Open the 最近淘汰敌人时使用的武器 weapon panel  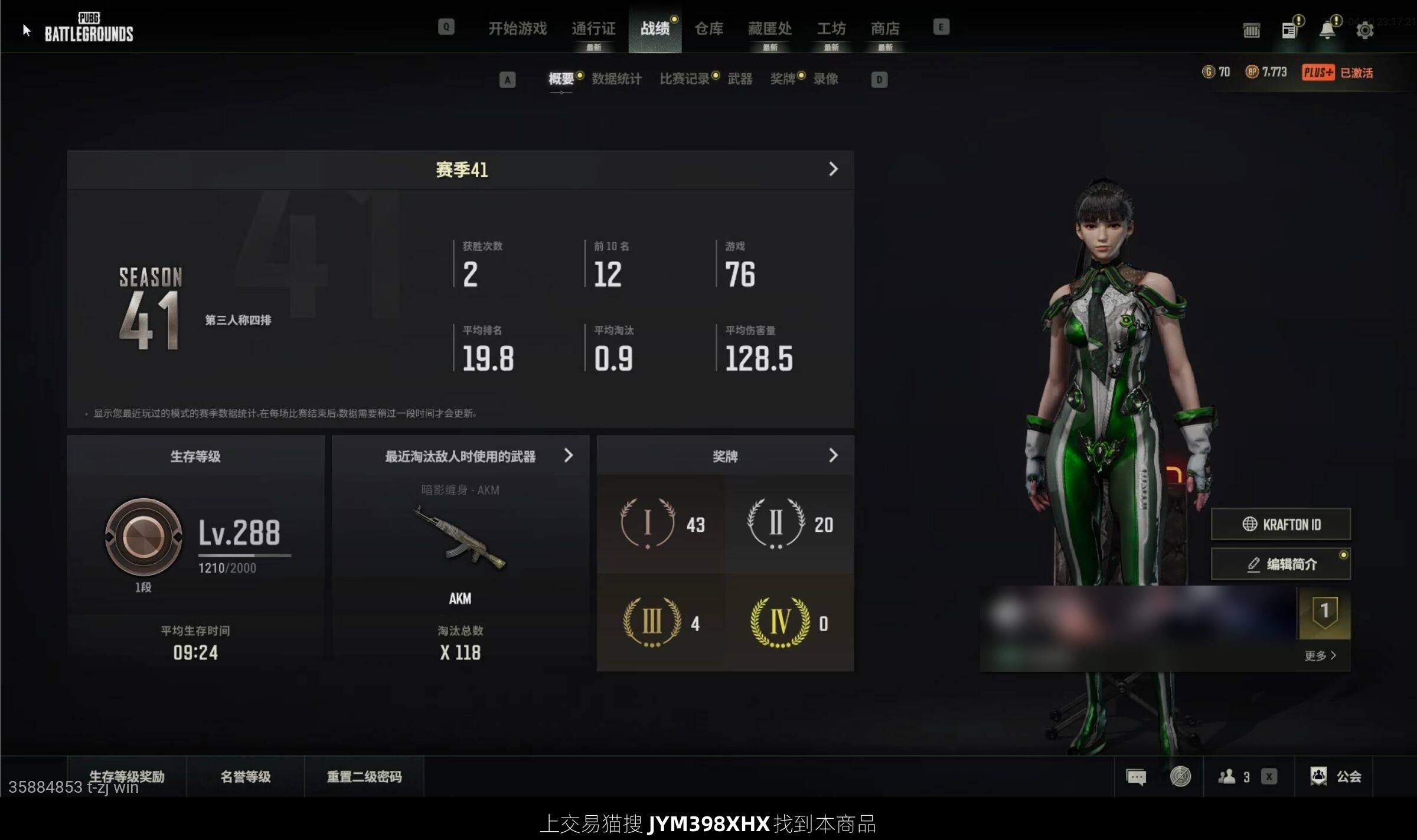coord(461,456)
